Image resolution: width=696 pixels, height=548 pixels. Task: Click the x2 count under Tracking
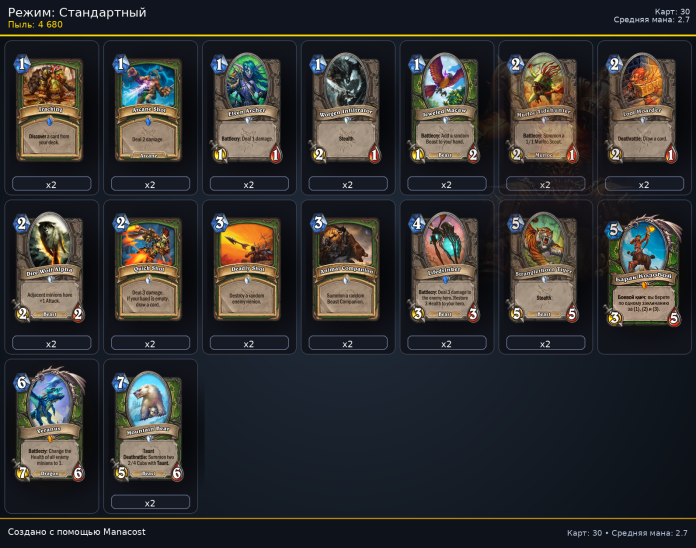pos(52,184)
